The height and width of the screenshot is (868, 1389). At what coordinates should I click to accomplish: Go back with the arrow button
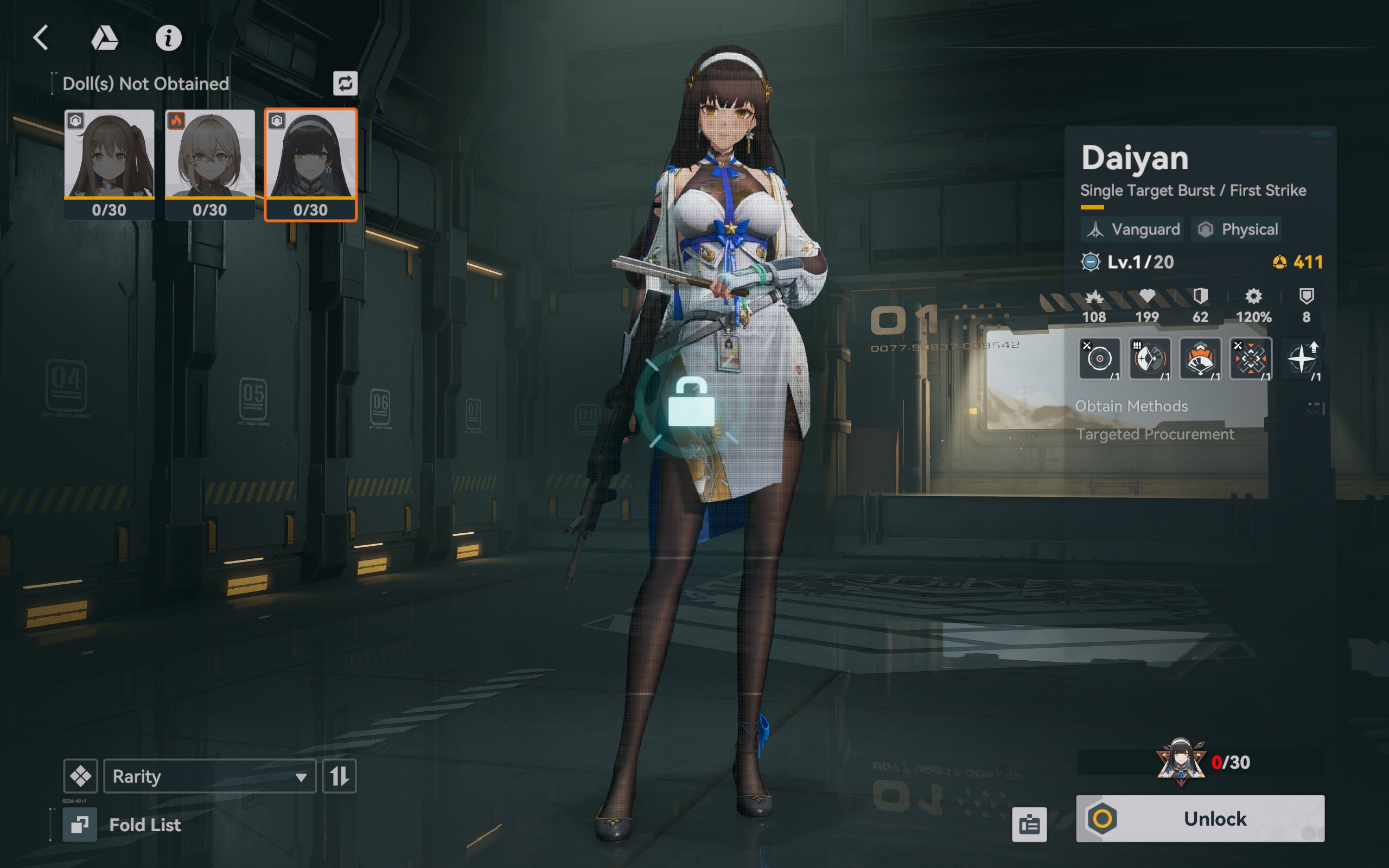[x=41, y=39]
